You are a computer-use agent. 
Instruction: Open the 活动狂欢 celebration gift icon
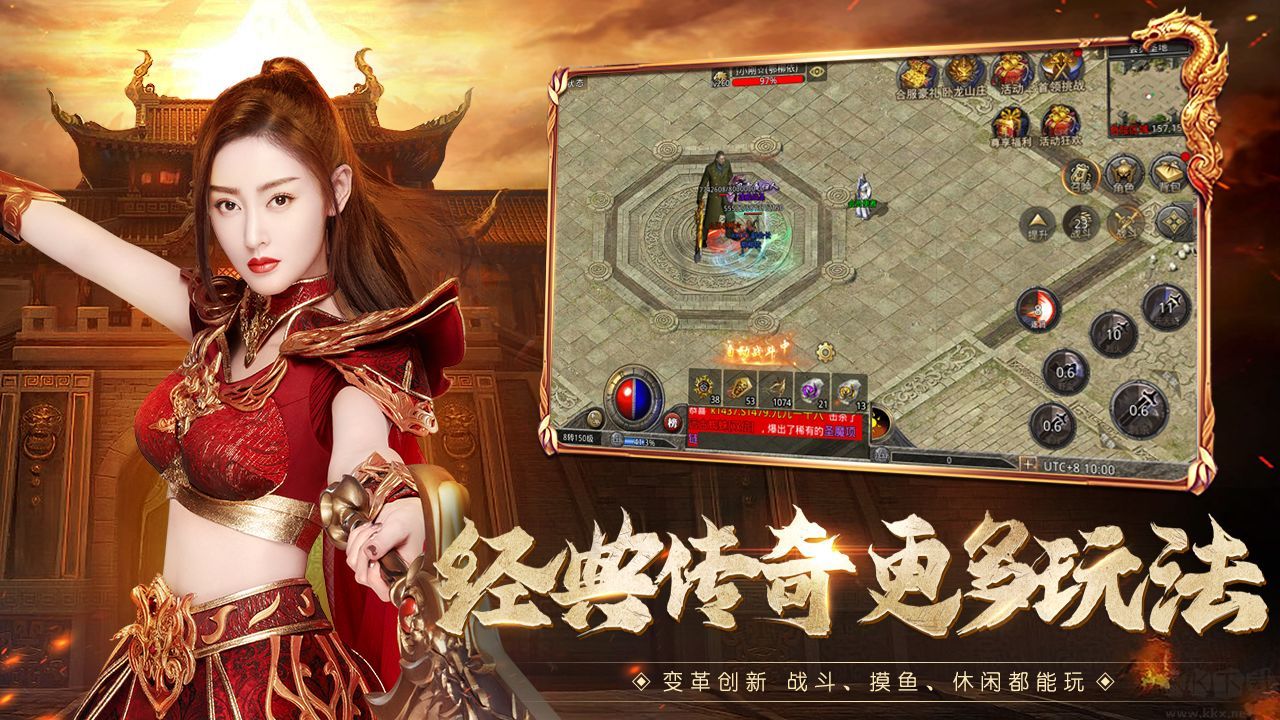pos(1061,119)
